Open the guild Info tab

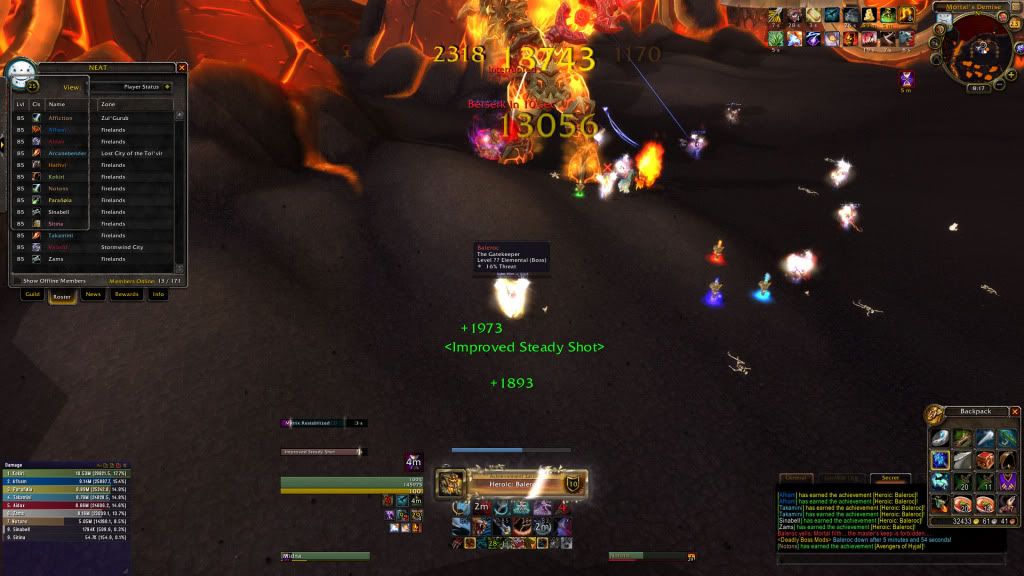click(158, 295)
